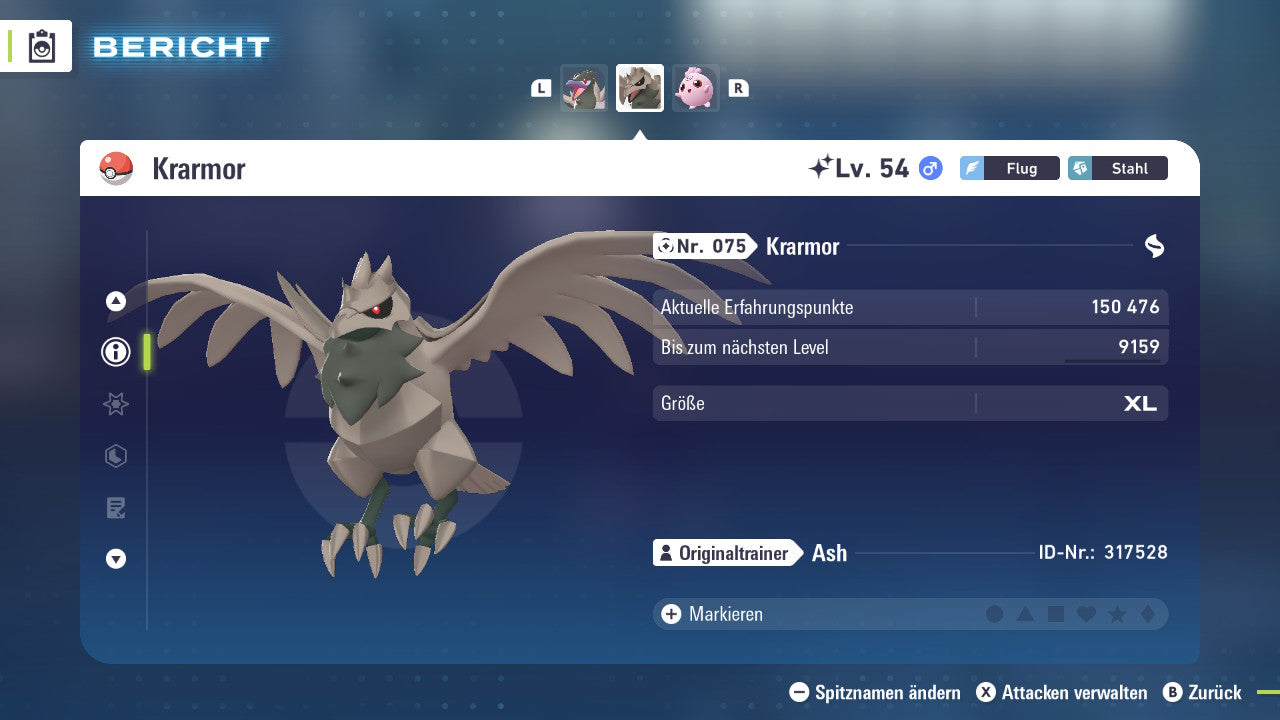Select the stats star icon in the sidebar
The image size is (1280, 720).
pyautogui.click(x=115, y=404)
